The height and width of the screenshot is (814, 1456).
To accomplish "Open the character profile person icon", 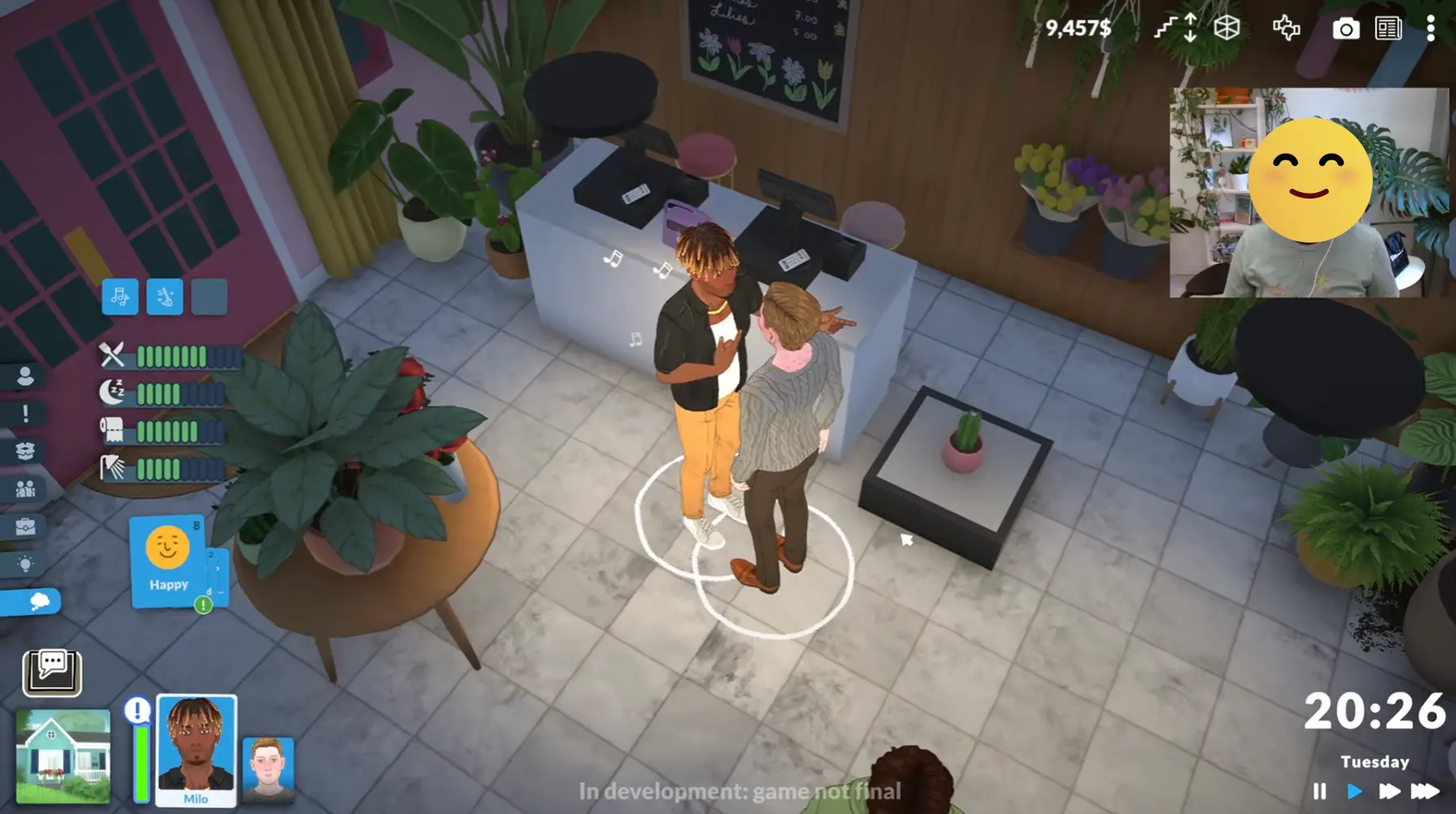I will click(27, 374).
